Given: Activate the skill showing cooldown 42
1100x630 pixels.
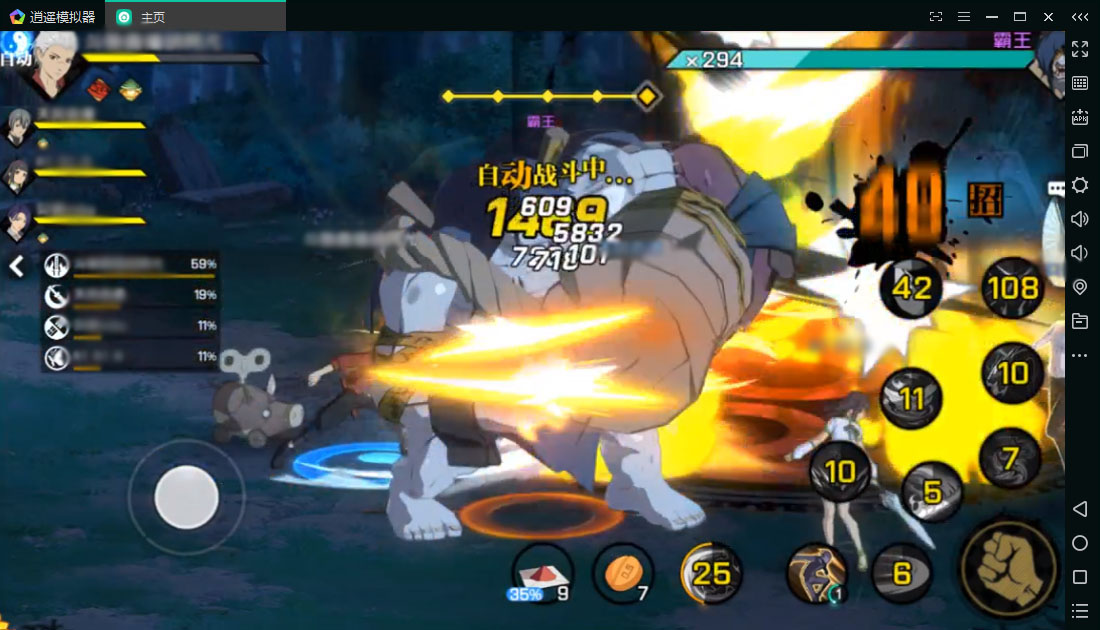Looking at the screenshot, I should tap(911, 288).
